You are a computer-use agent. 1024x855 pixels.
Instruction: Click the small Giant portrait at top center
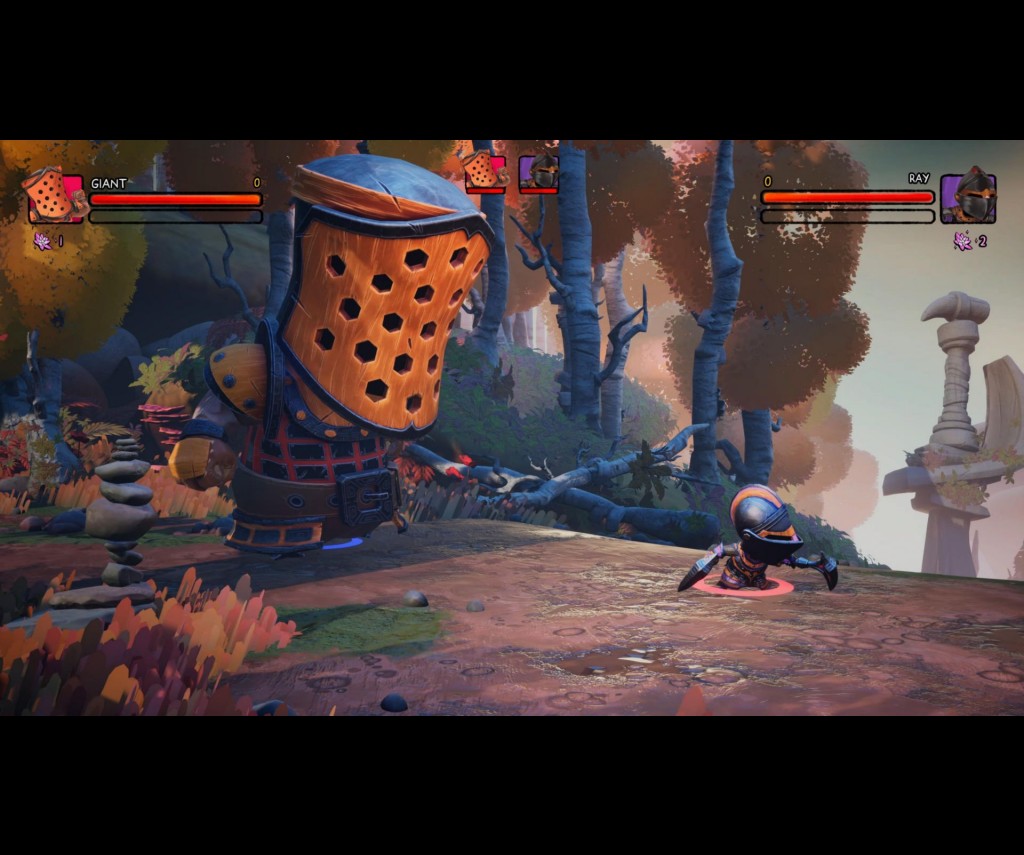click(484, 172)
